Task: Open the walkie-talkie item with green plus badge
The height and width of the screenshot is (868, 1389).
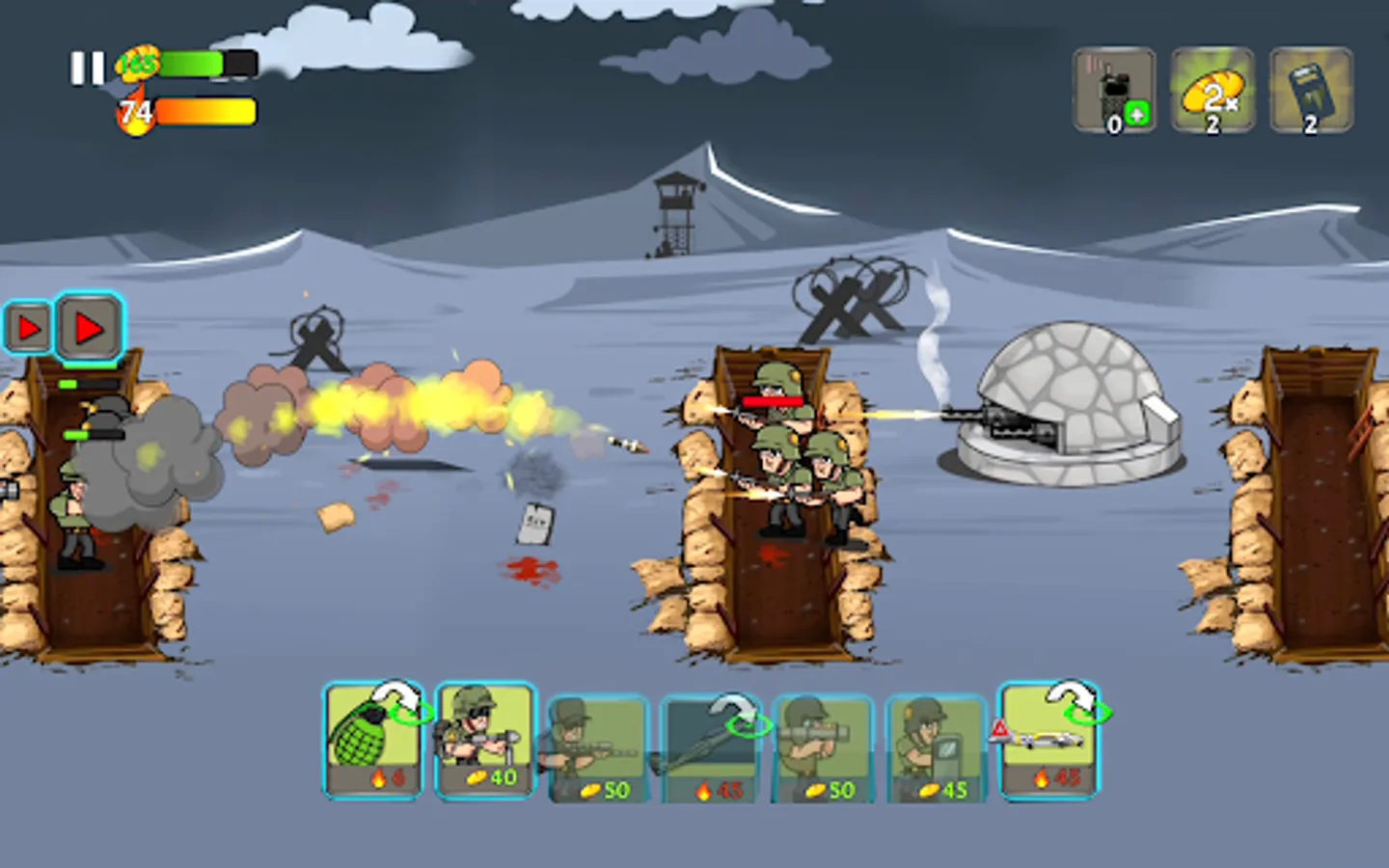Action: click(x=1112, y=90)
